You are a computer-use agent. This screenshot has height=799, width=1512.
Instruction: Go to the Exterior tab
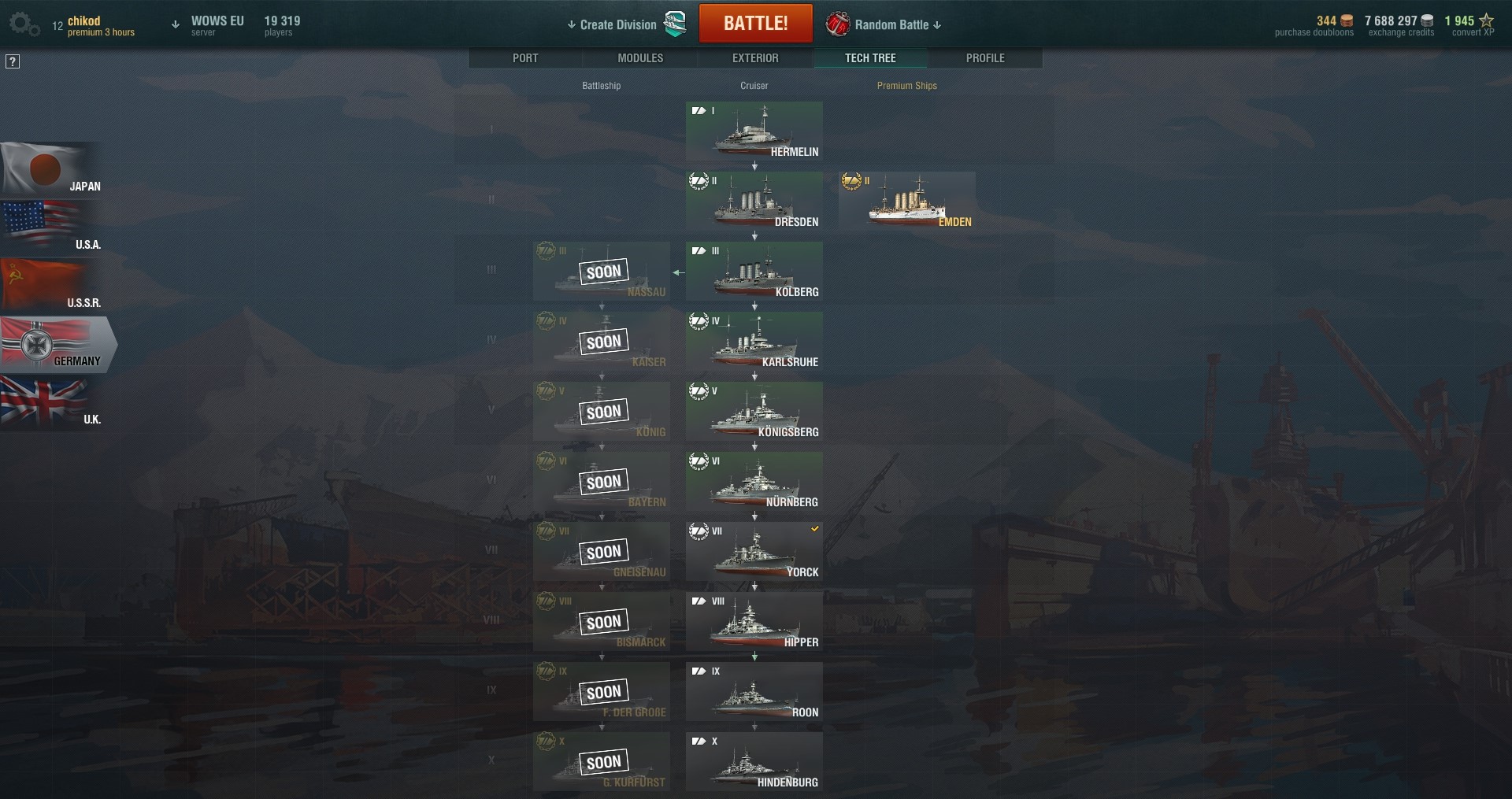coord(755,58)
